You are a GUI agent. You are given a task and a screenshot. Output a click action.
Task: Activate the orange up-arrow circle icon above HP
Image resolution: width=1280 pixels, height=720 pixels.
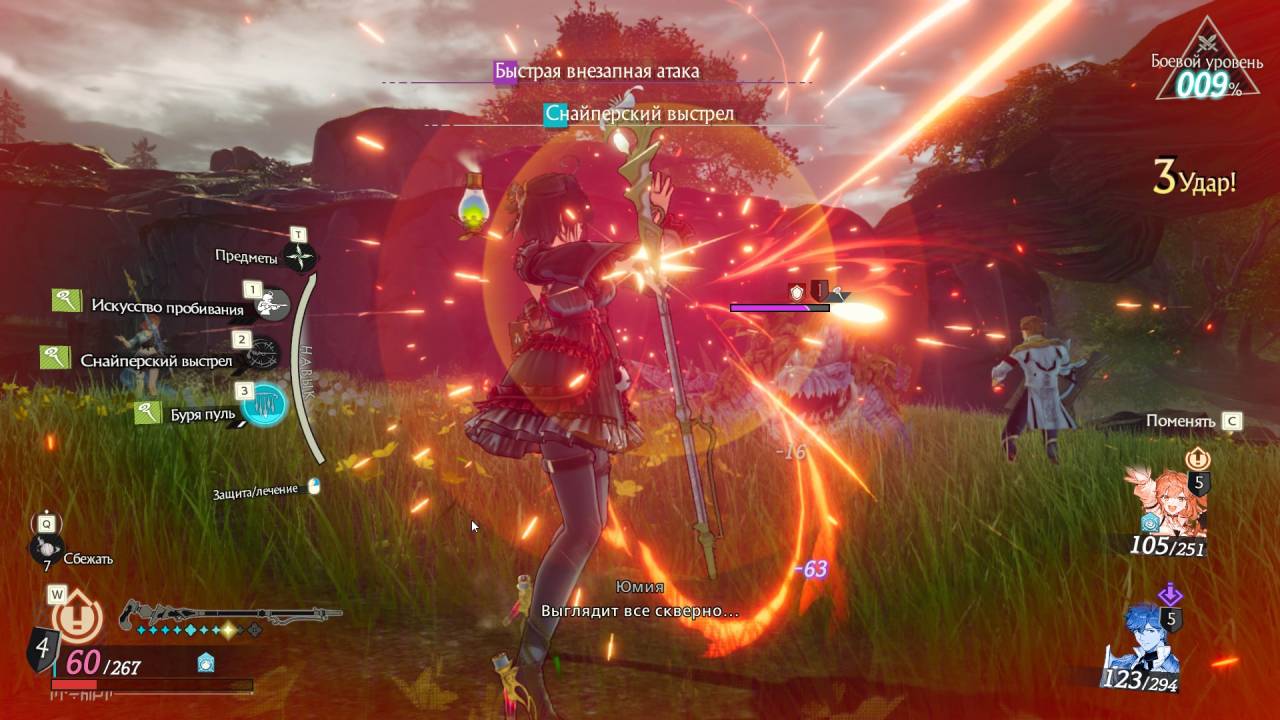pos(77,620)
